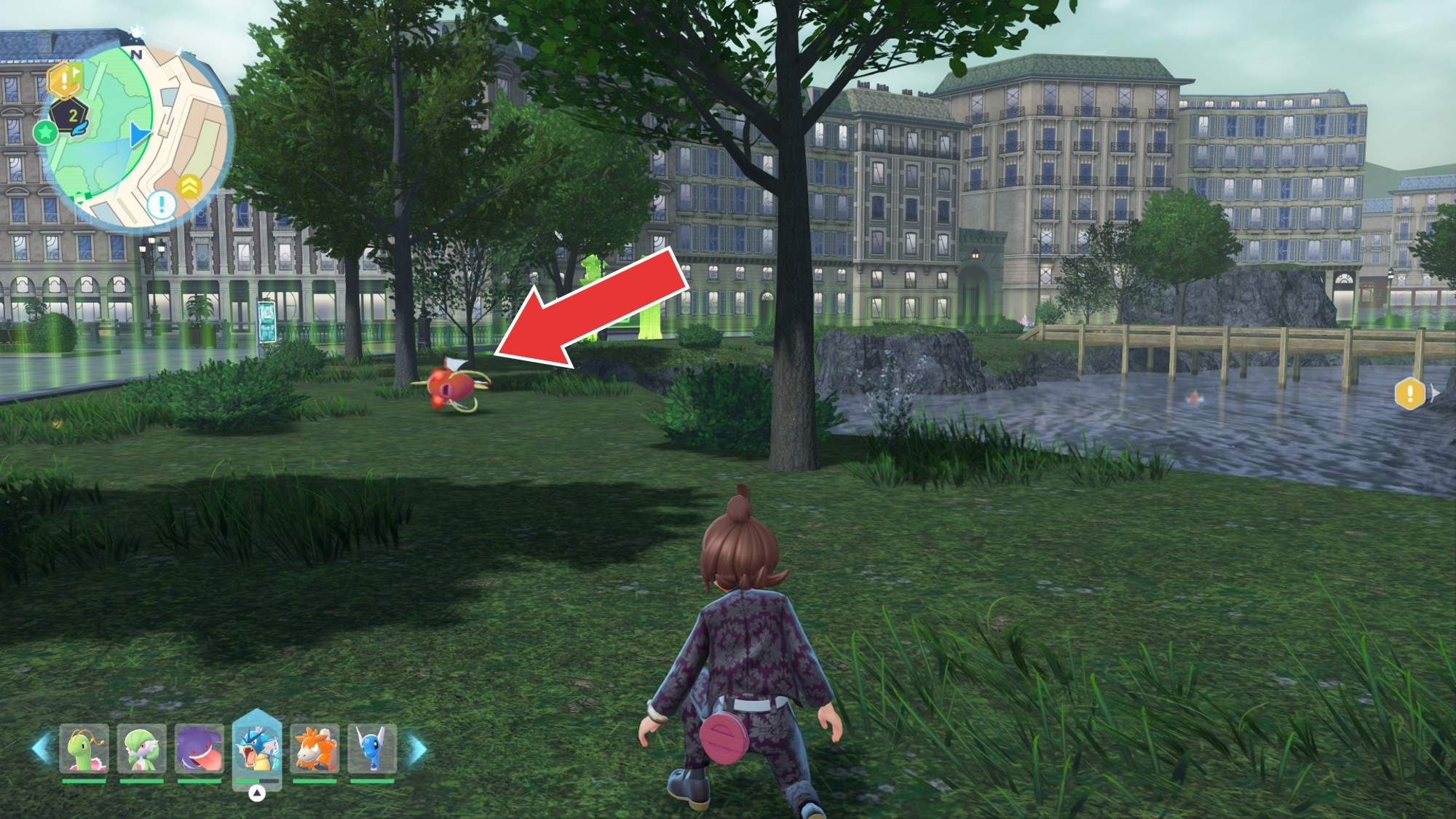This screenshot has width=1456, height=819.
Task: Select the green star minimap marker
Action: [45, 132]
